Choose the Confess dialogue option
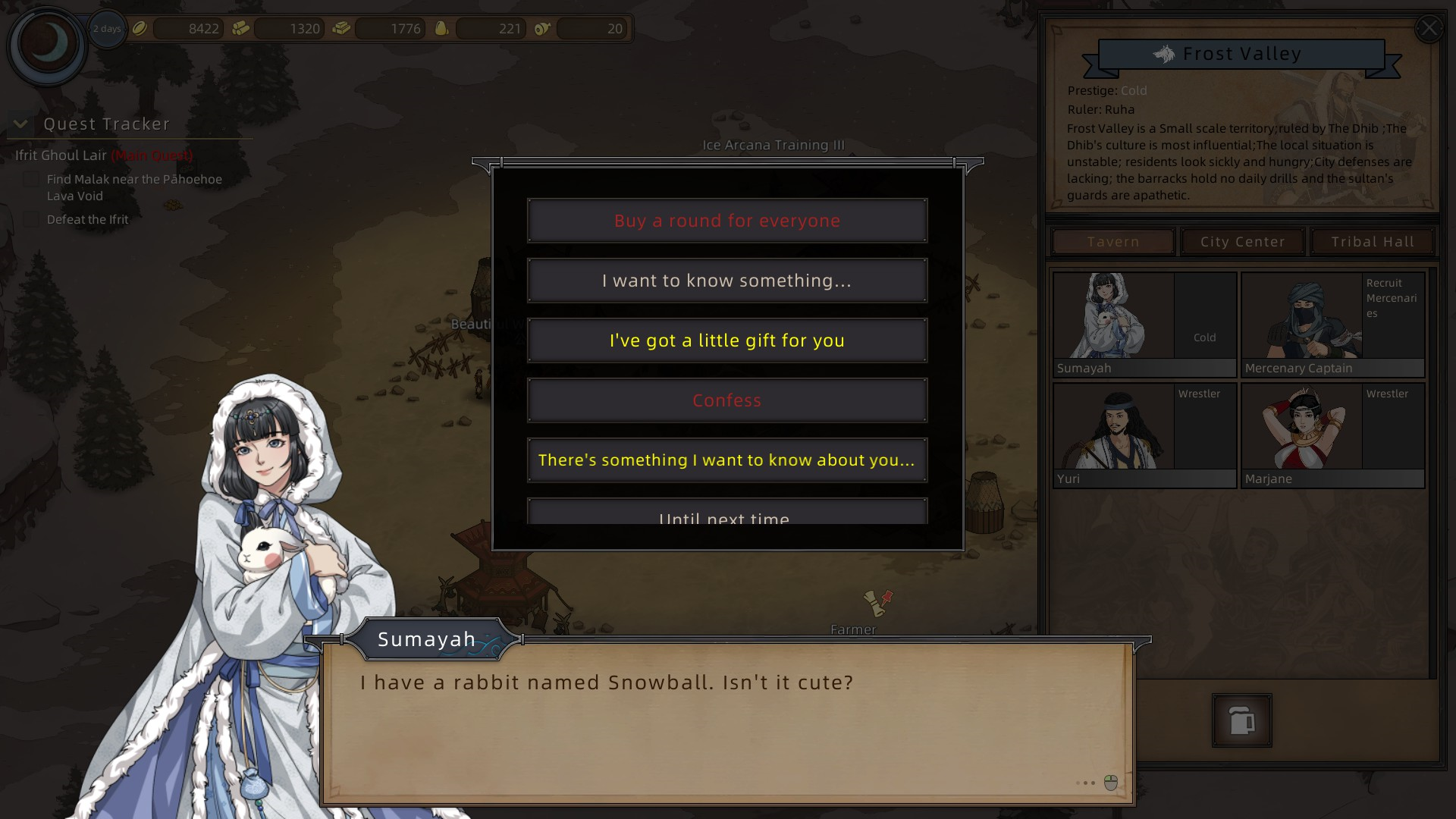 726,400
